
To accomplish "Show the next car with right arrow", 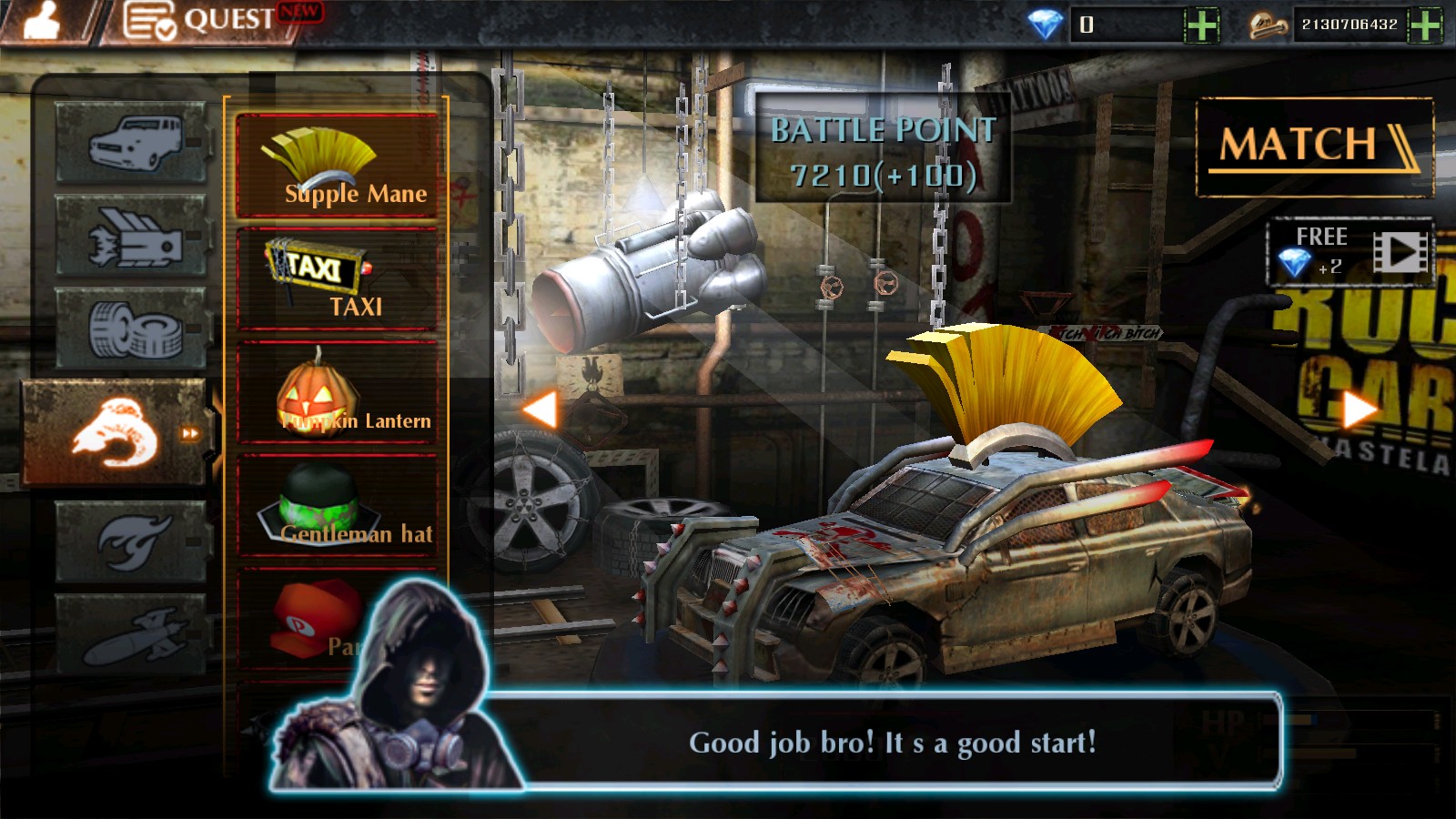I will pos(1359,409).
